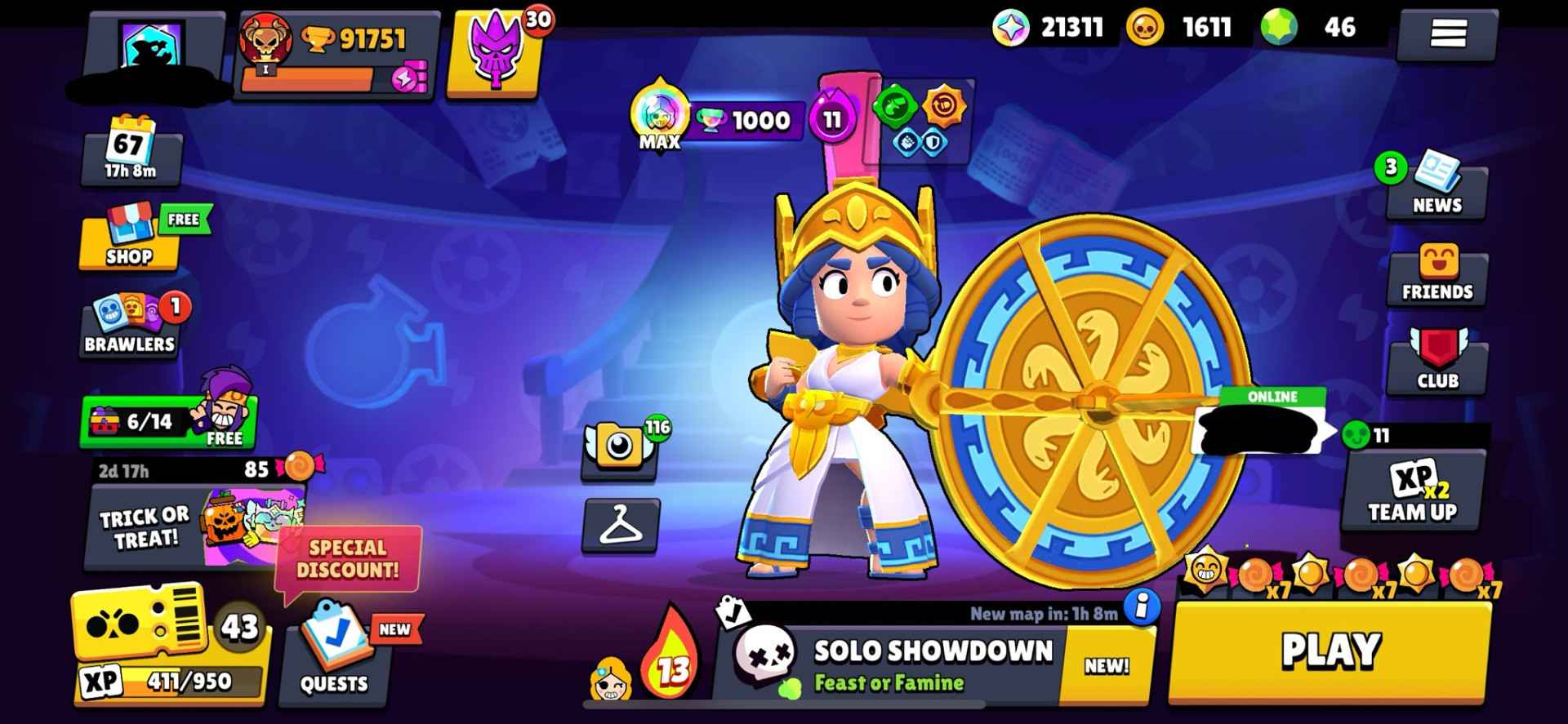Image resolution: width=1568 pixels, height=724 pixels.
Task: Open the calendar event icon showing 67
Action: [131, 151]
